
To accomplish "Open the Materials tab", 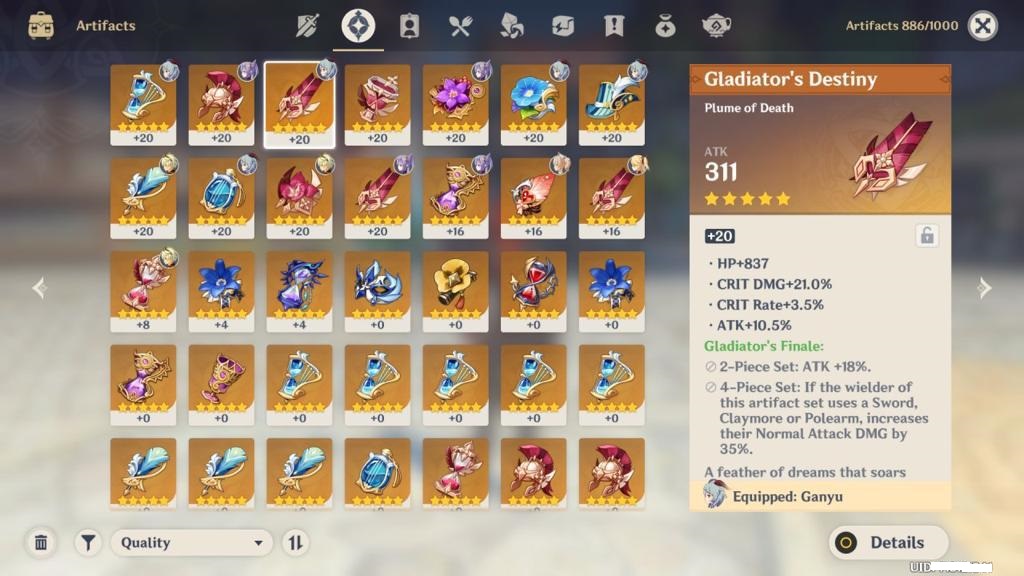I will 511,26.
